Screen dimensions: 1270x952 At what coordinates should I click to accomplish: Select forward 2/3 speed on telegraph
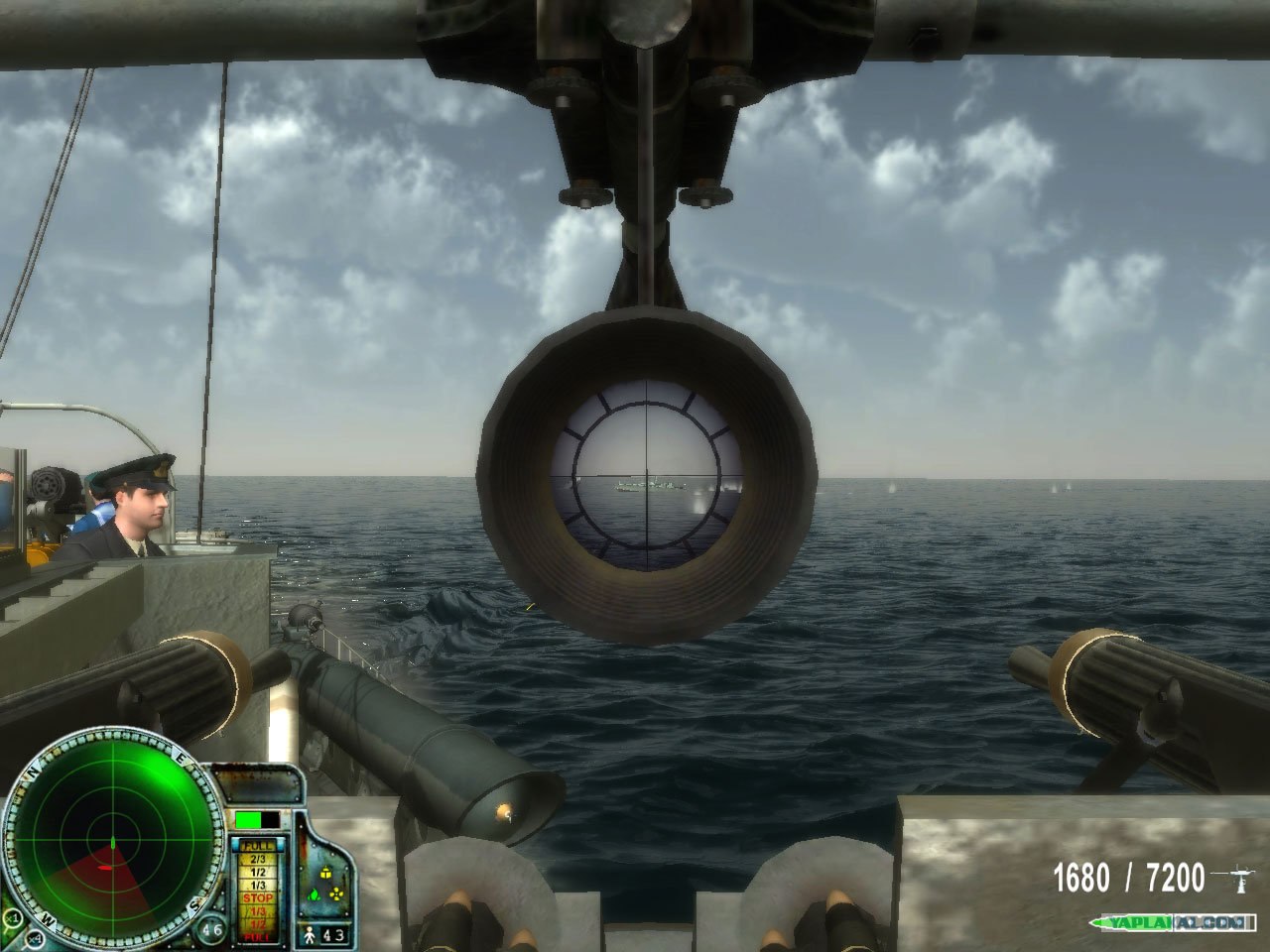click(258, 859)
